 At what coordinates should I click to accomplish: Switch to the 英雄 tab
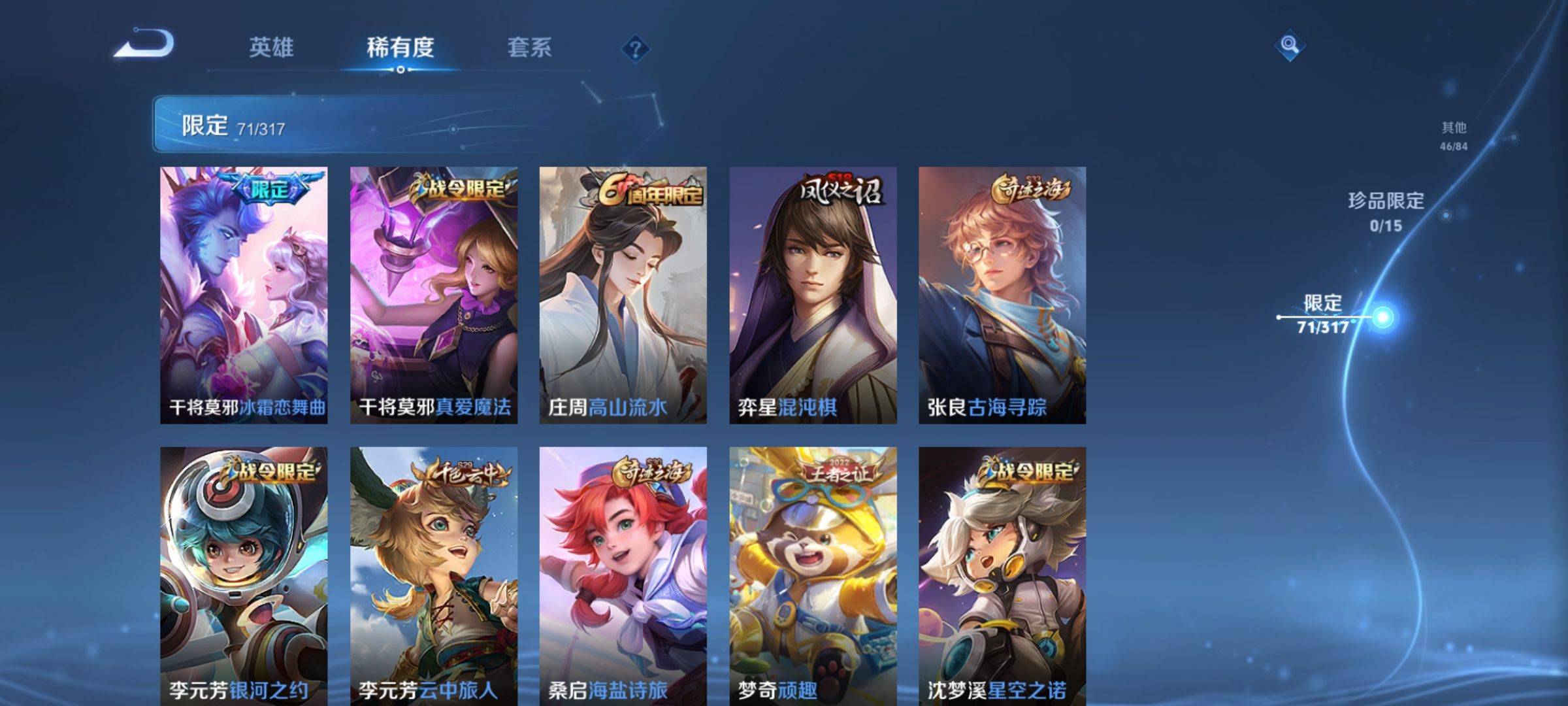[271, 48]
